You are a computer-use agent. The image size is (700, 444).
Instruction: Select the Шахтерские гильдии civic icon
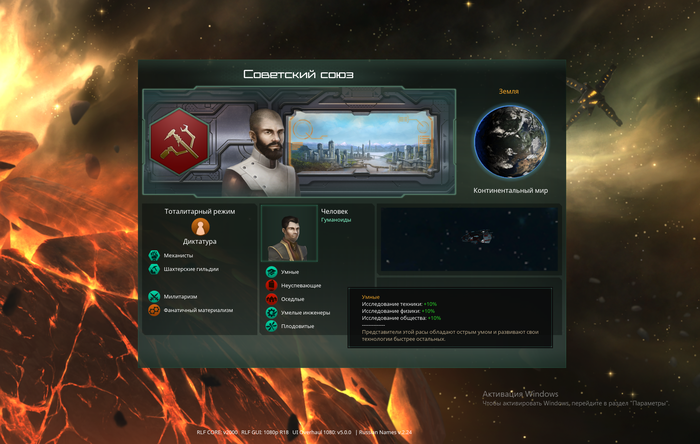tap(154, 269)
